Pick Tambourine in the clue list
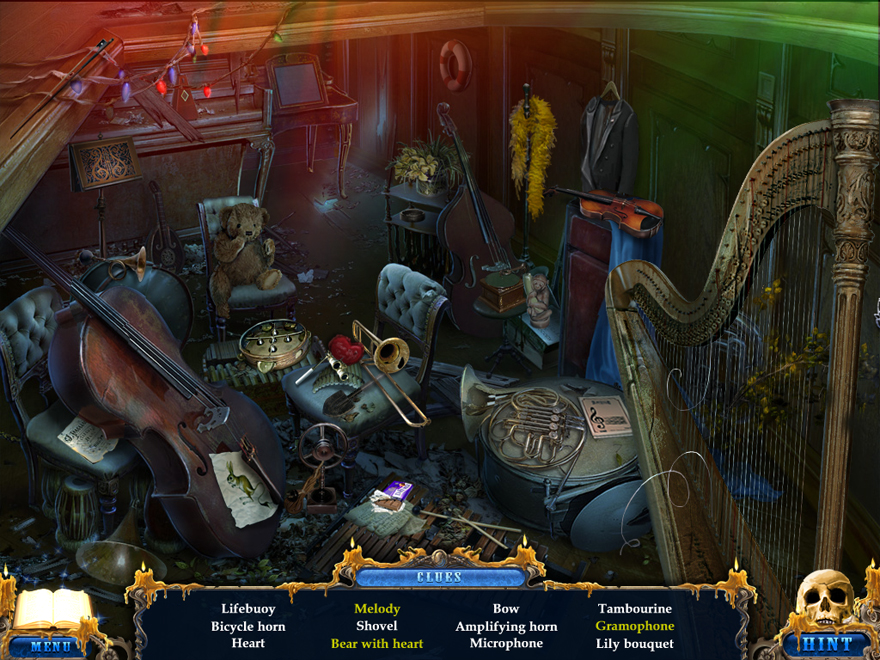Image resolution: width=880 pixels, height=660 pixels. (x=635, y=608)
